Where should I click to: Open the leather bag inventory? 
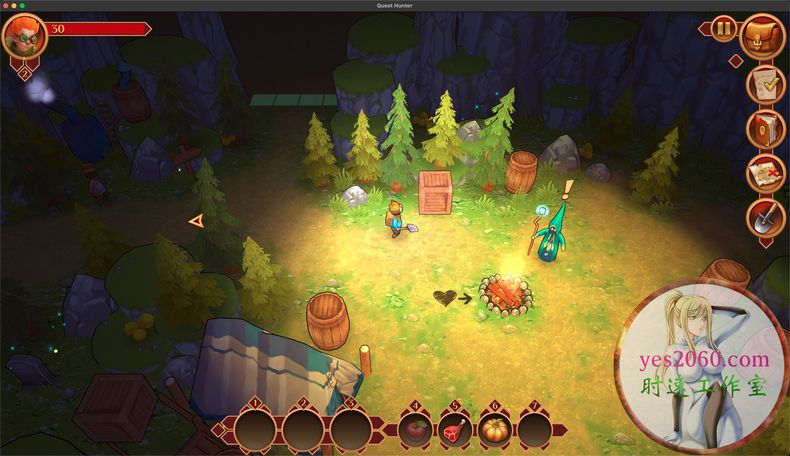point(764,37)
